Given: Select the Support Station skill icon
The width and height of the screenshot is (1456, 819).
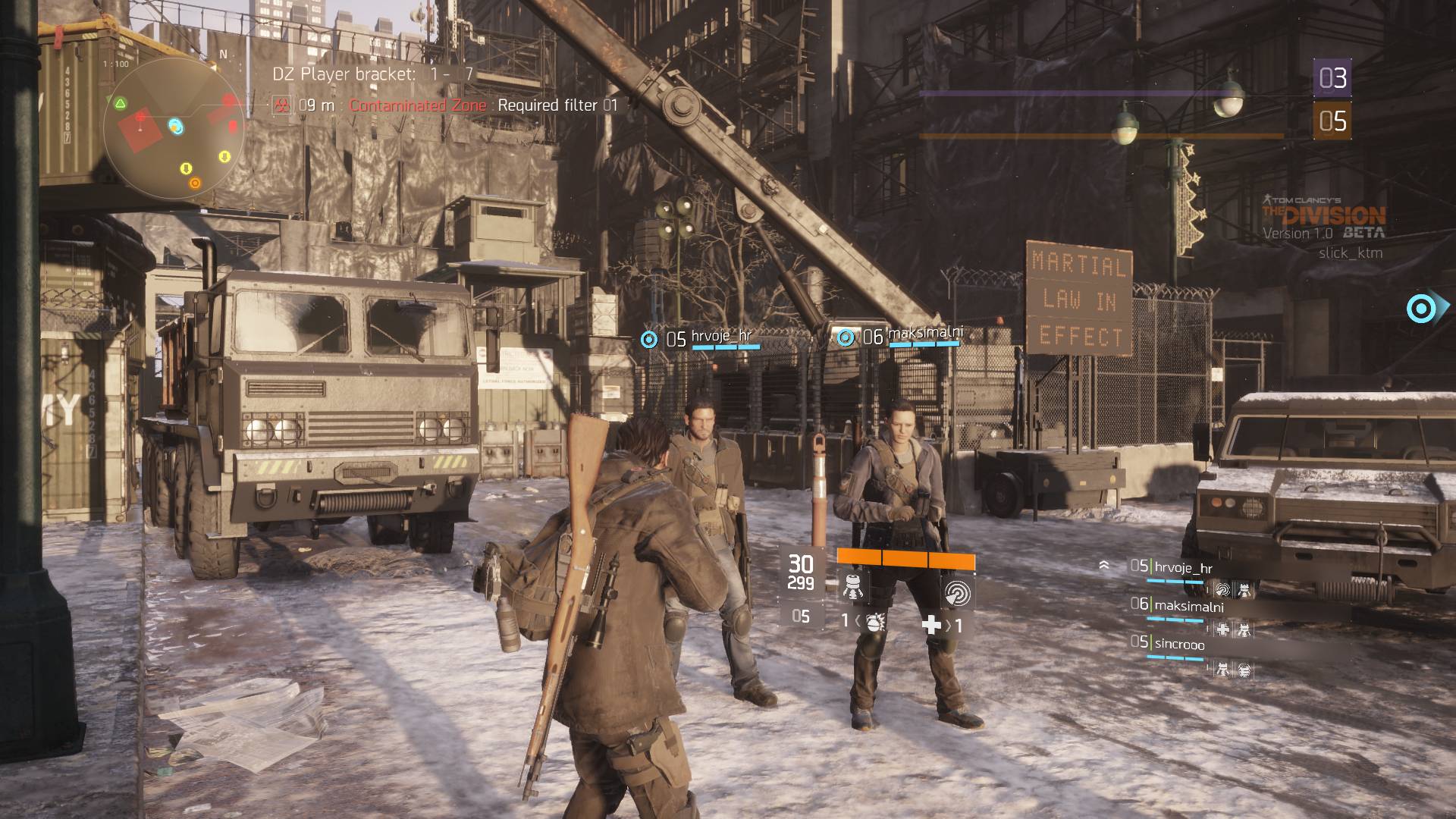Looking at the screenshot, I should (x=853, y=588).
